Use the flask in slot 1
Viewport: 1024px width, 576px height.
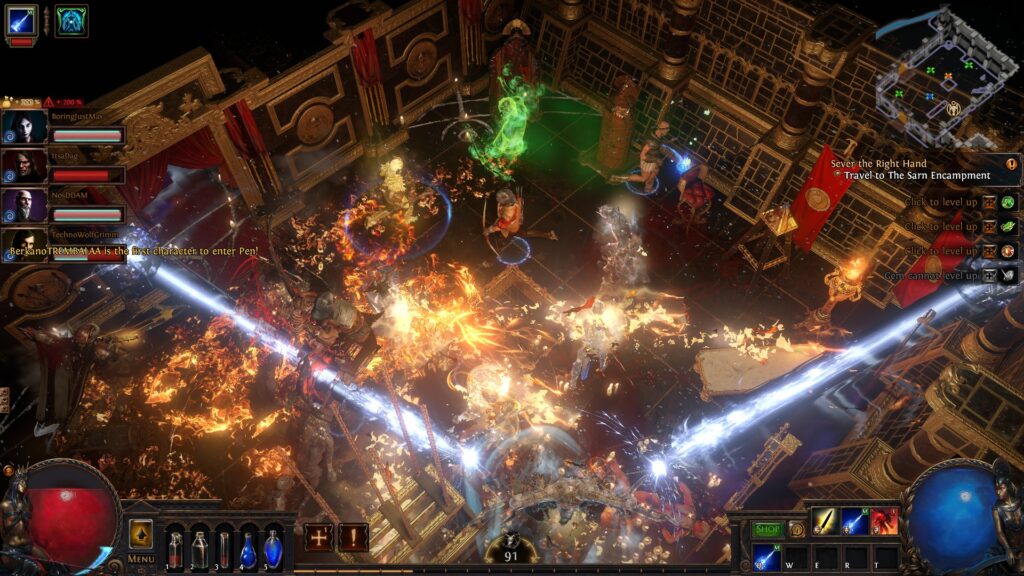[175, 549]
